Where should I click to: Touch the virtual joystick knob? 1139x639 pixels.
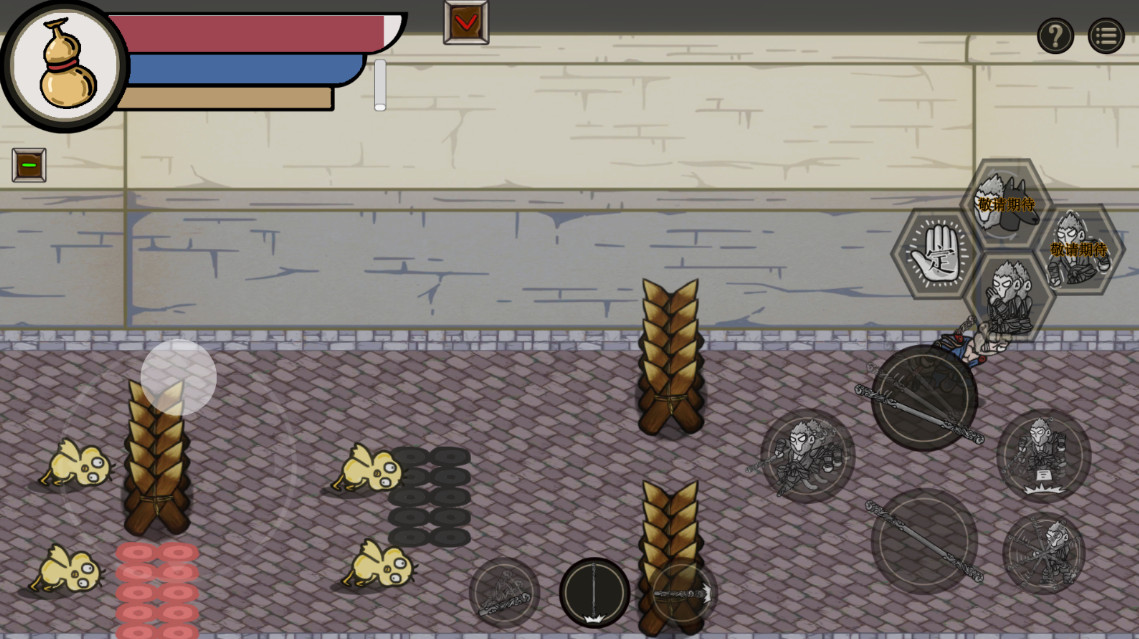178,377
